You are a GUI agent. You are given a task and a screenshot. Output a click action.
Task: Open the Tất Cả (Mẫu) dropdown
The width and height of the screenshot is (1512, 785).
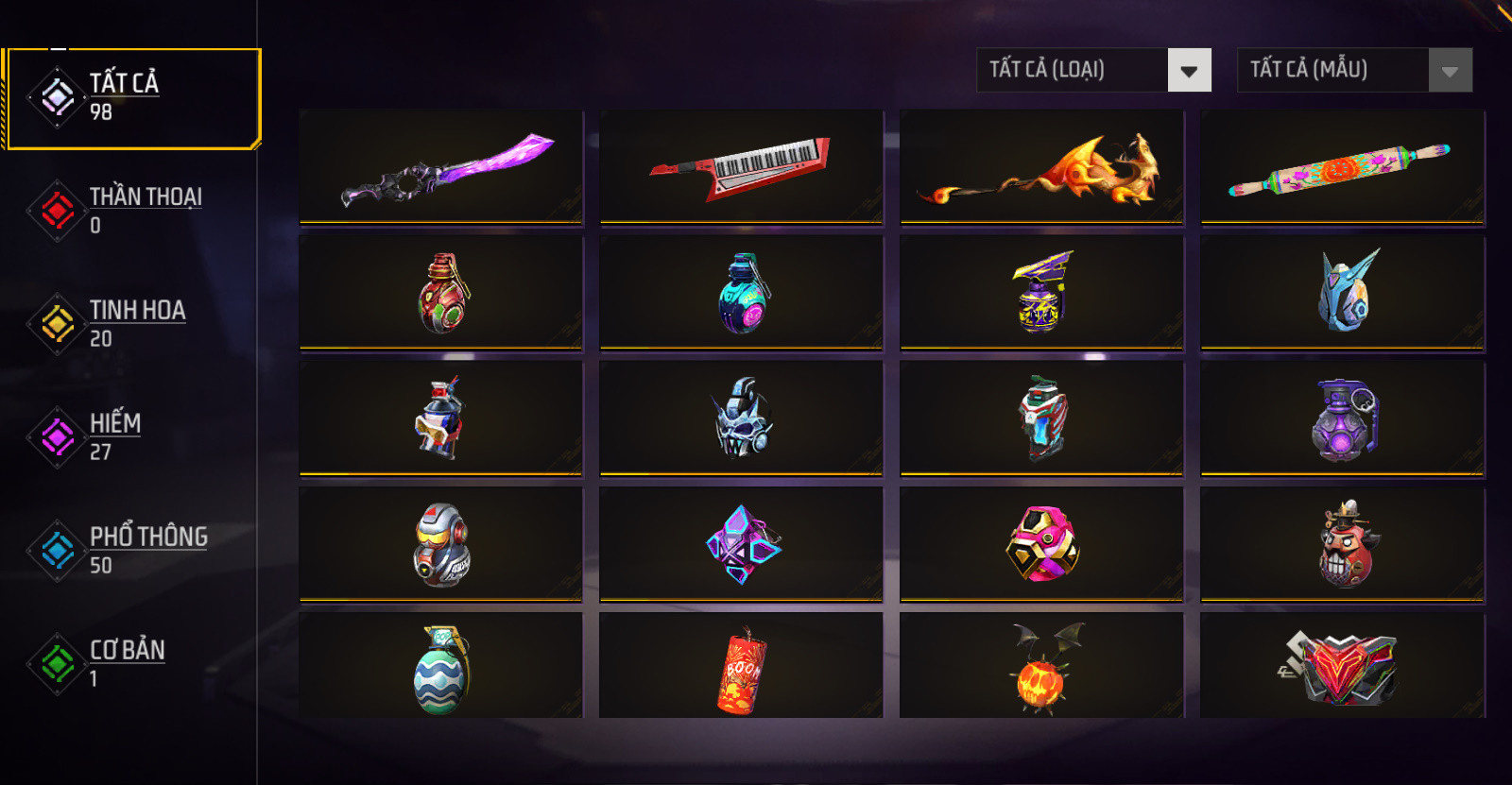tap(1354, 70)
